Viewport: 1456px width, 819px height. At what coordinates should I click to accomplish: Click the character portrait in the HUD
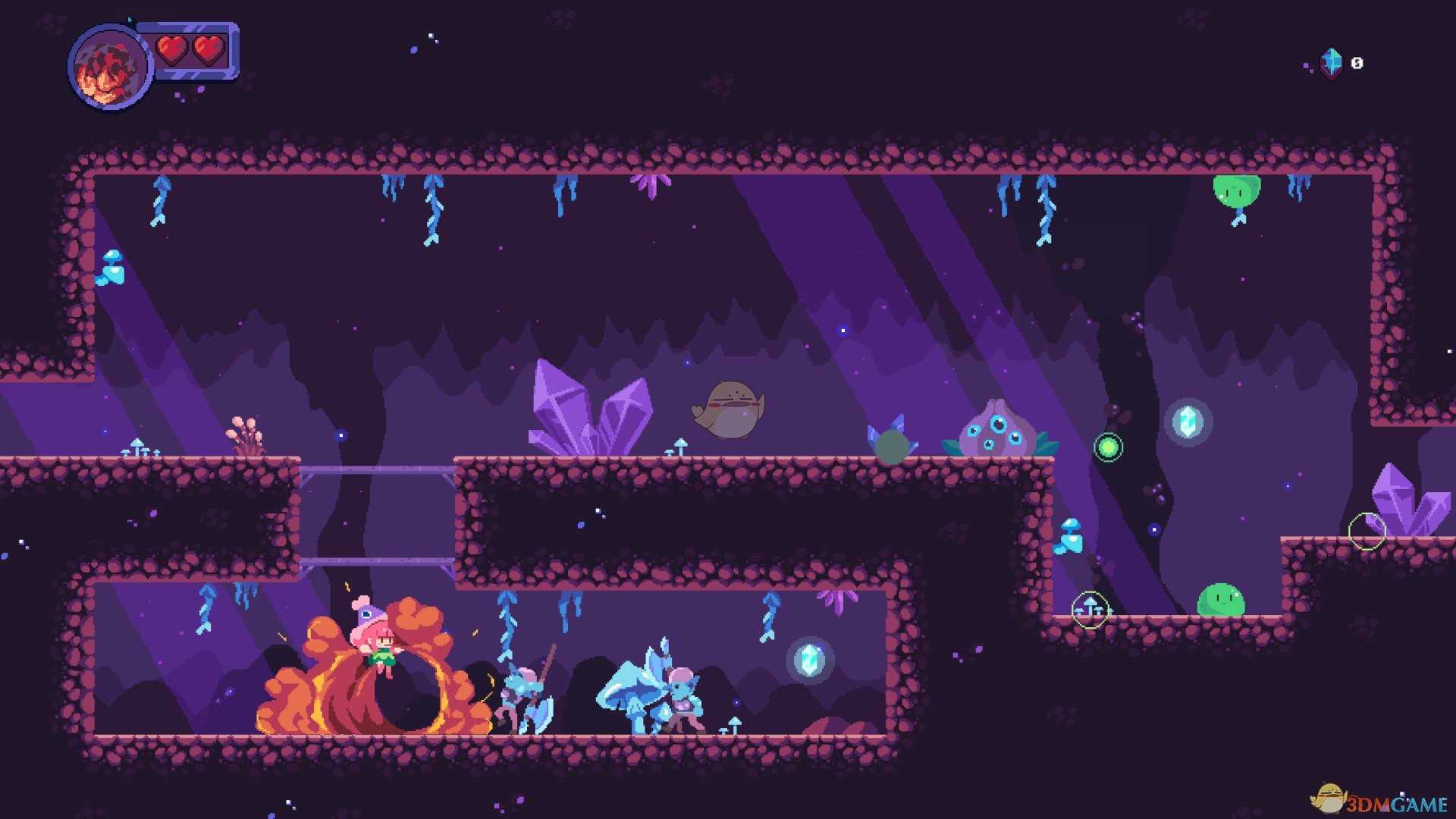(109, 67)
